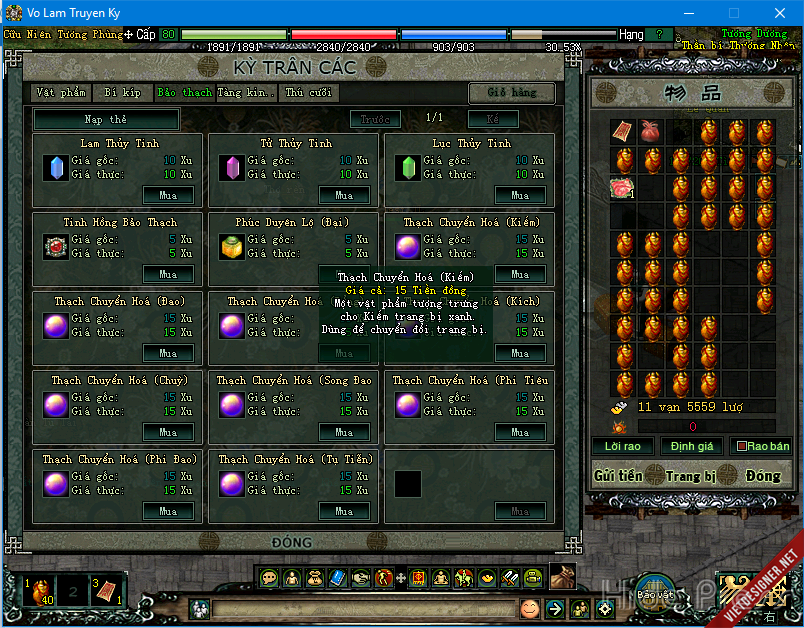Purchase the Tử Thủy Tinh crystal
The width and height of the screenshot is (804, 628).
tap(344, 195)
